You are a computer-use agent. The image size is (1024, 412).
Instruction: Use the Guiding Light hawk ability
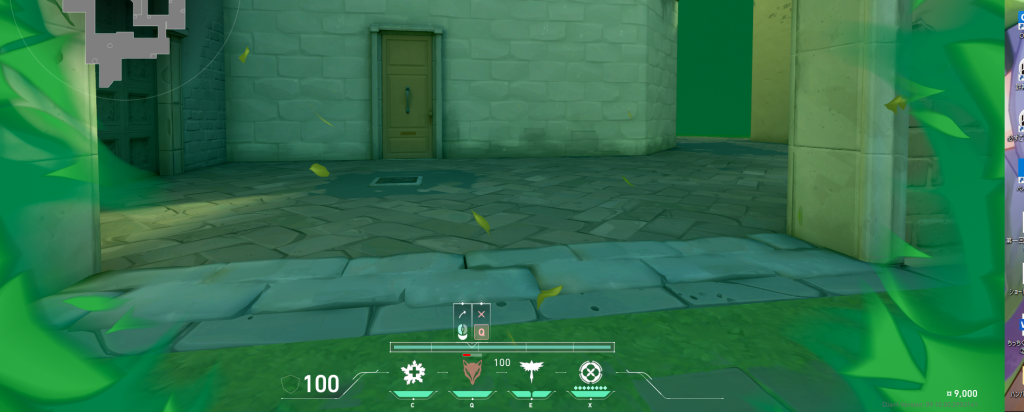(x=530, y=374)
